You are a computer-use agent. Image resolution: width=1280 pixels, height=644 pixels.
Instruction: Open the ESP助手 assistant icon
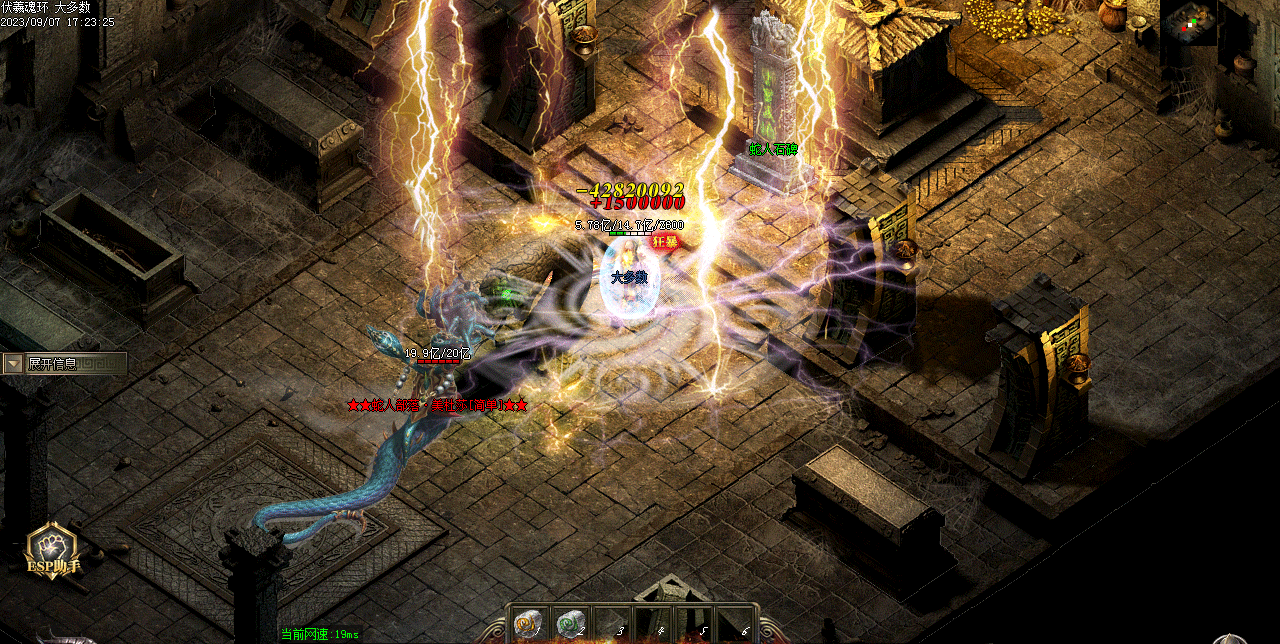pyautogui.click(x=53, y=548)
